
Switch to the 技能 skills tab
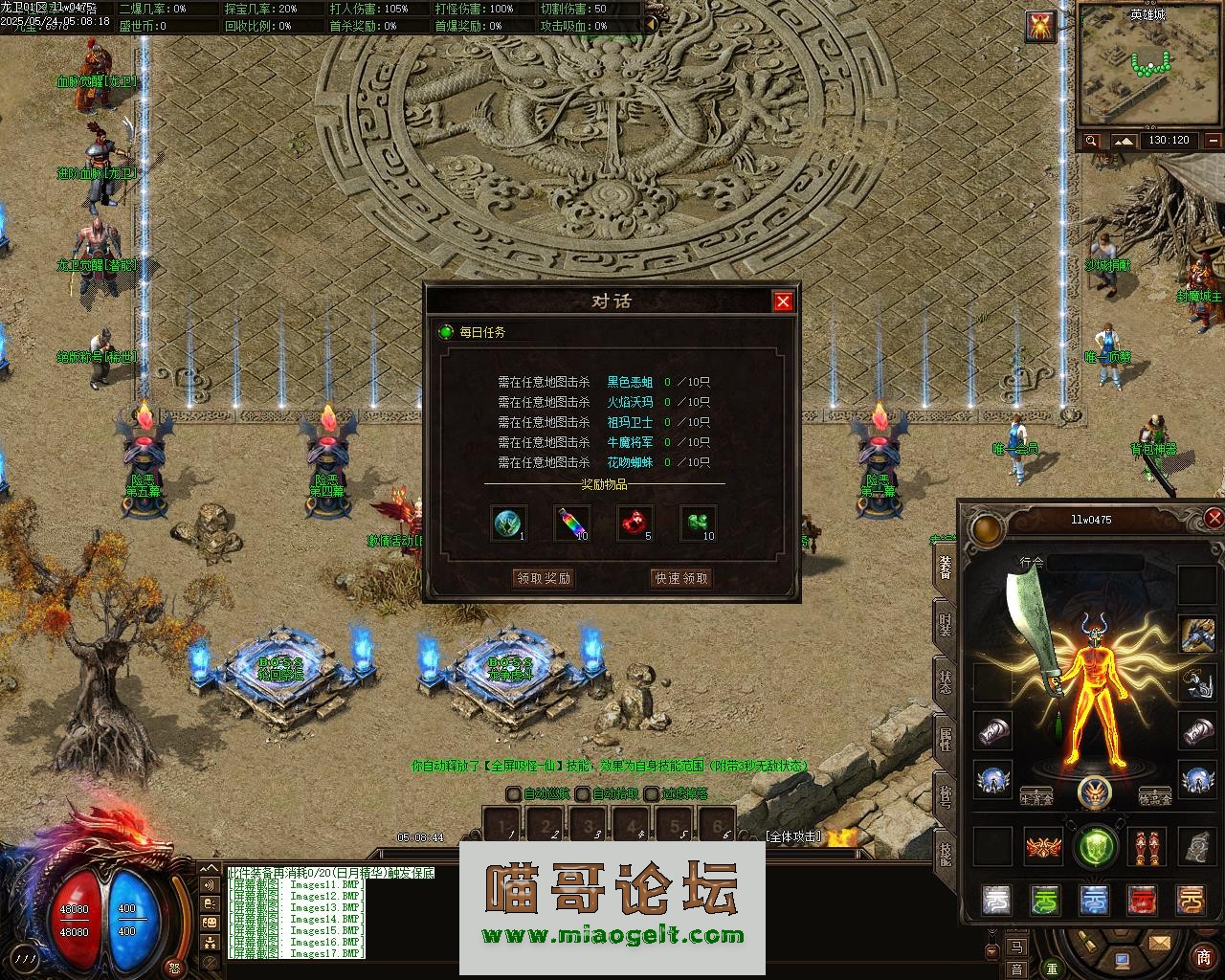point(946,851)
